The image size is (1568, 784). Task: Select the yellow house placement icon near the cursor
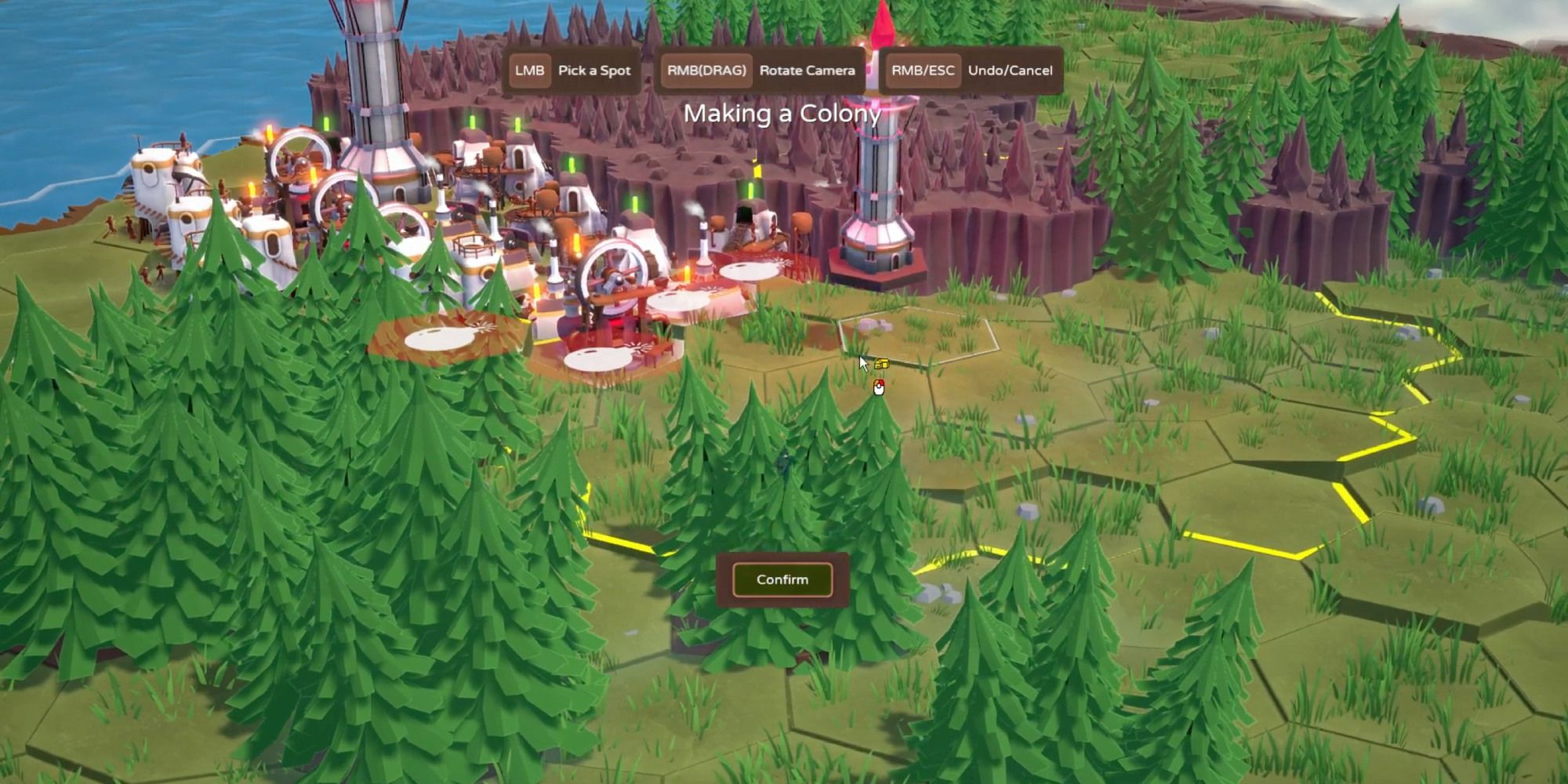881,363
